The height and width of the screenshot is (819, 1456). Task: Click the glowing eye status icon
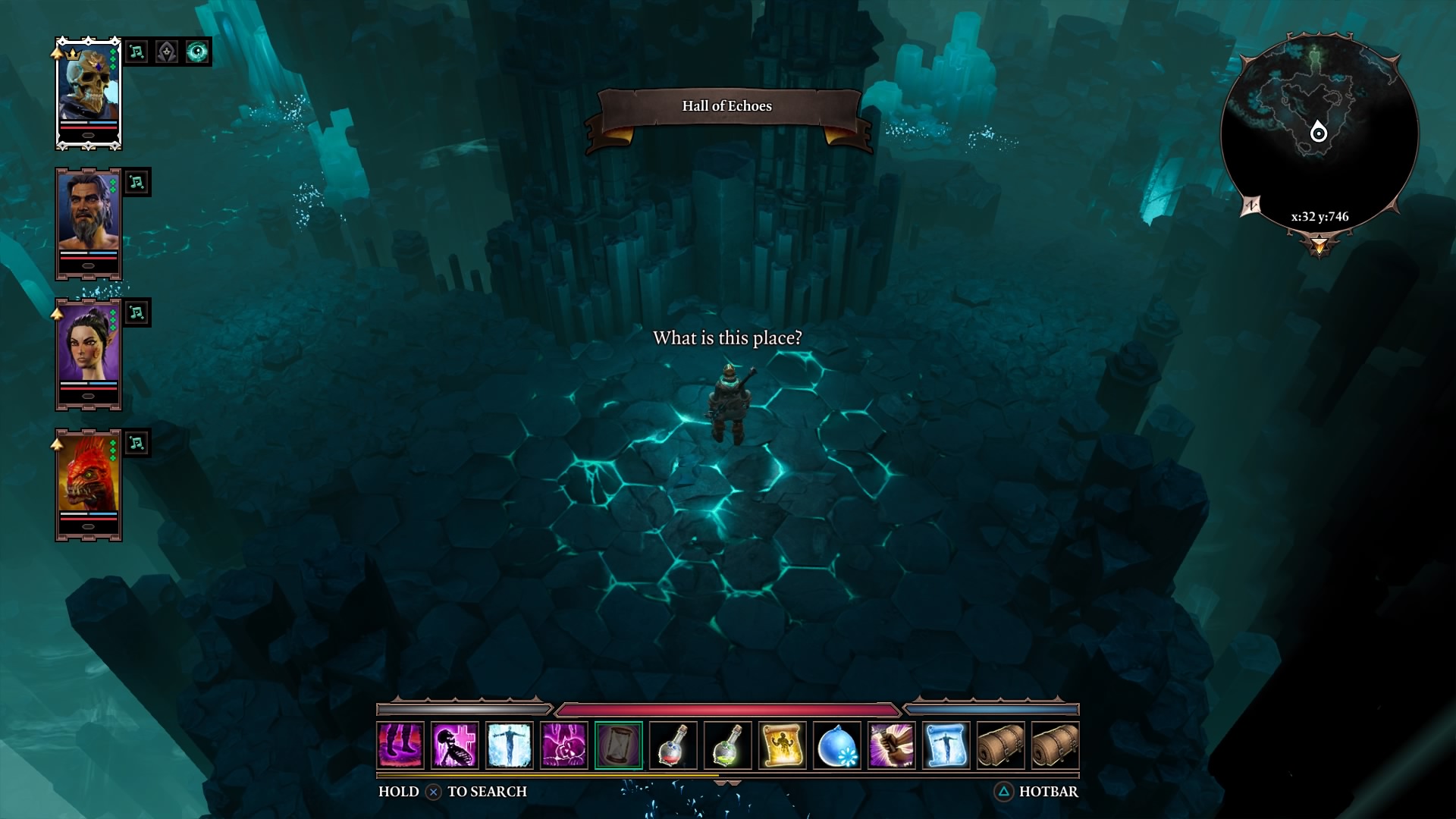[197, 52]
